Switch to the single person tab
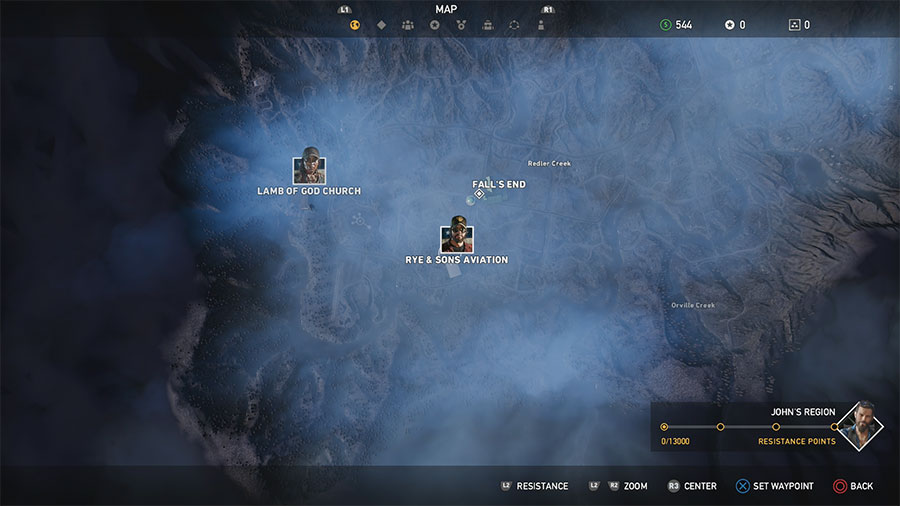Screen dimensions: 900x506 coord(541,25)
